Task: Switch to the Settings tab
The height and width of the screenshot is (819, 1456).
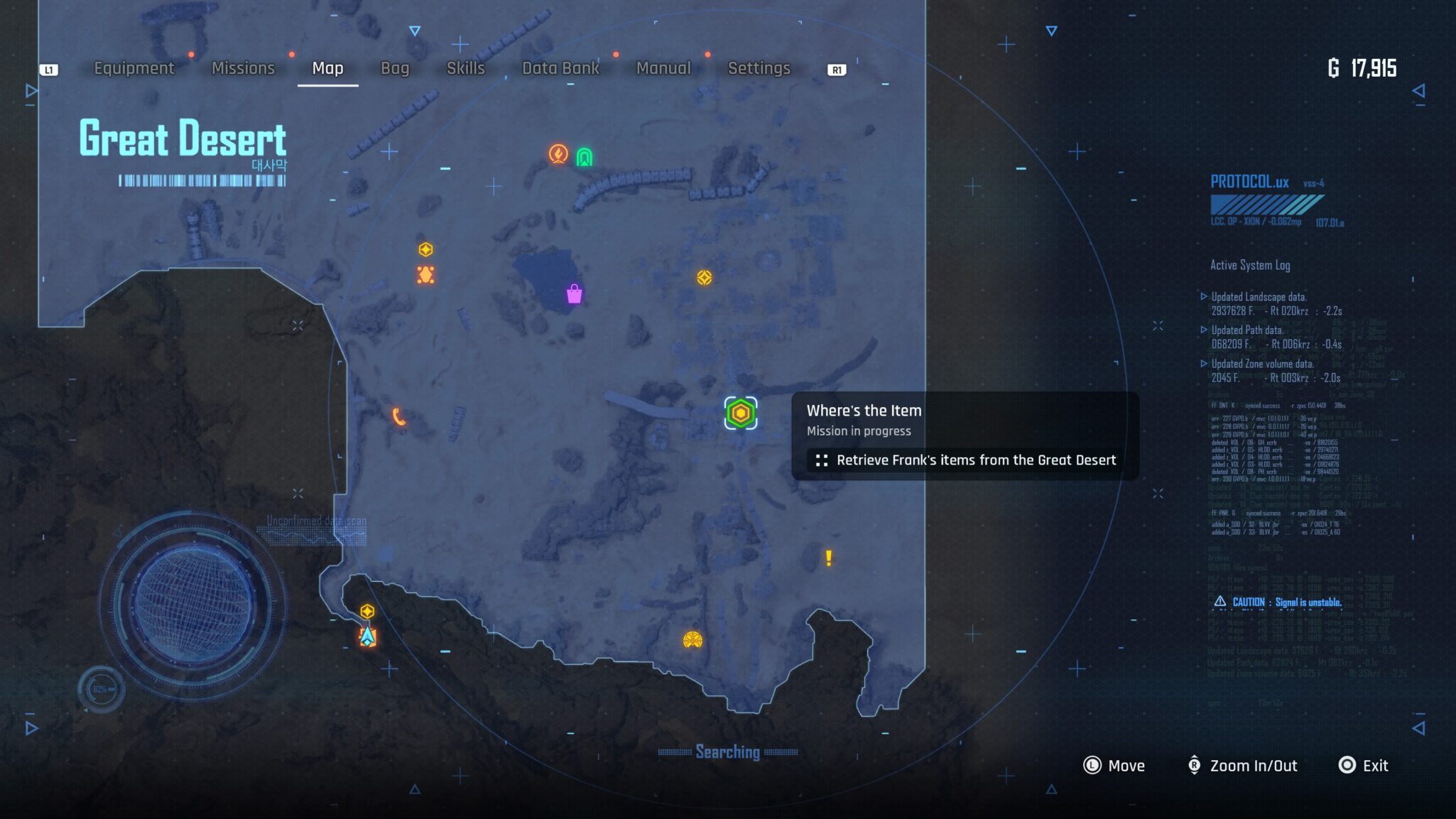Action: pos(759,68)
